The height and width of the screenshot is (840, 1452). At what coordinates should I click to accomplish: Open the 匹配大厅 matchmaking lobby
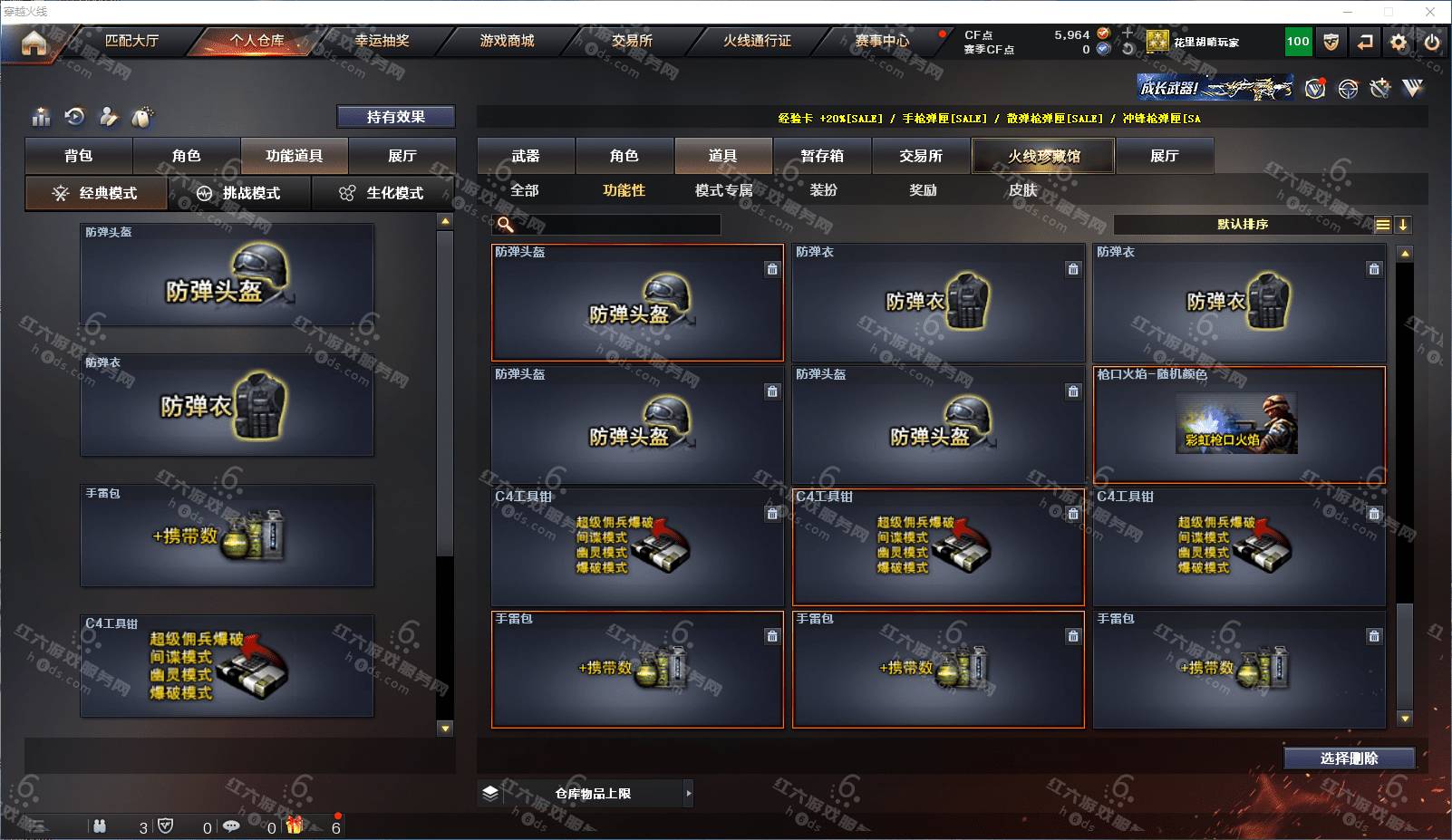(x=132, y=41)
